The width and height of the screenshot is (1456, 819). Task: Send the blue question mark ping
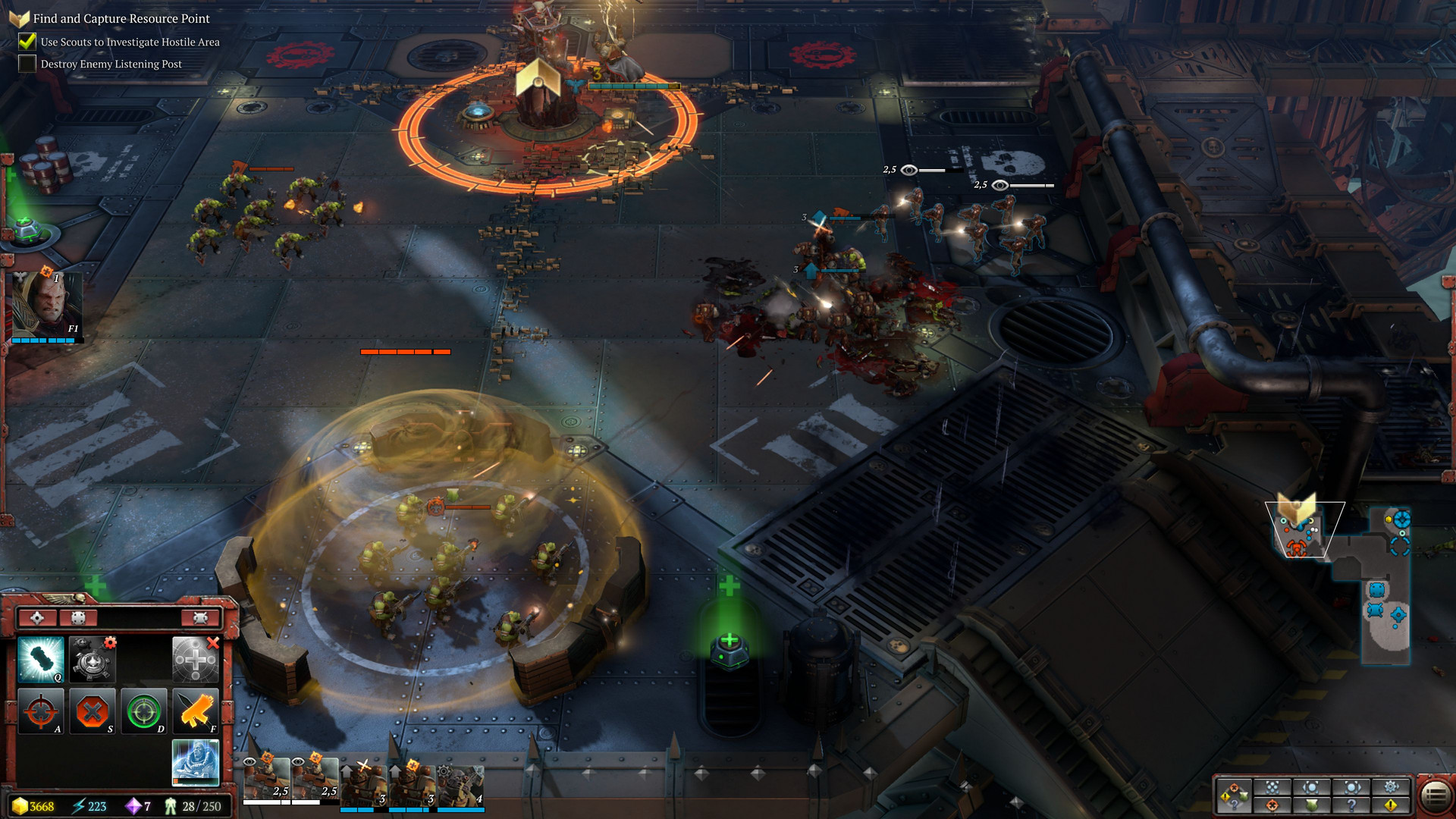pos(1351,805)
